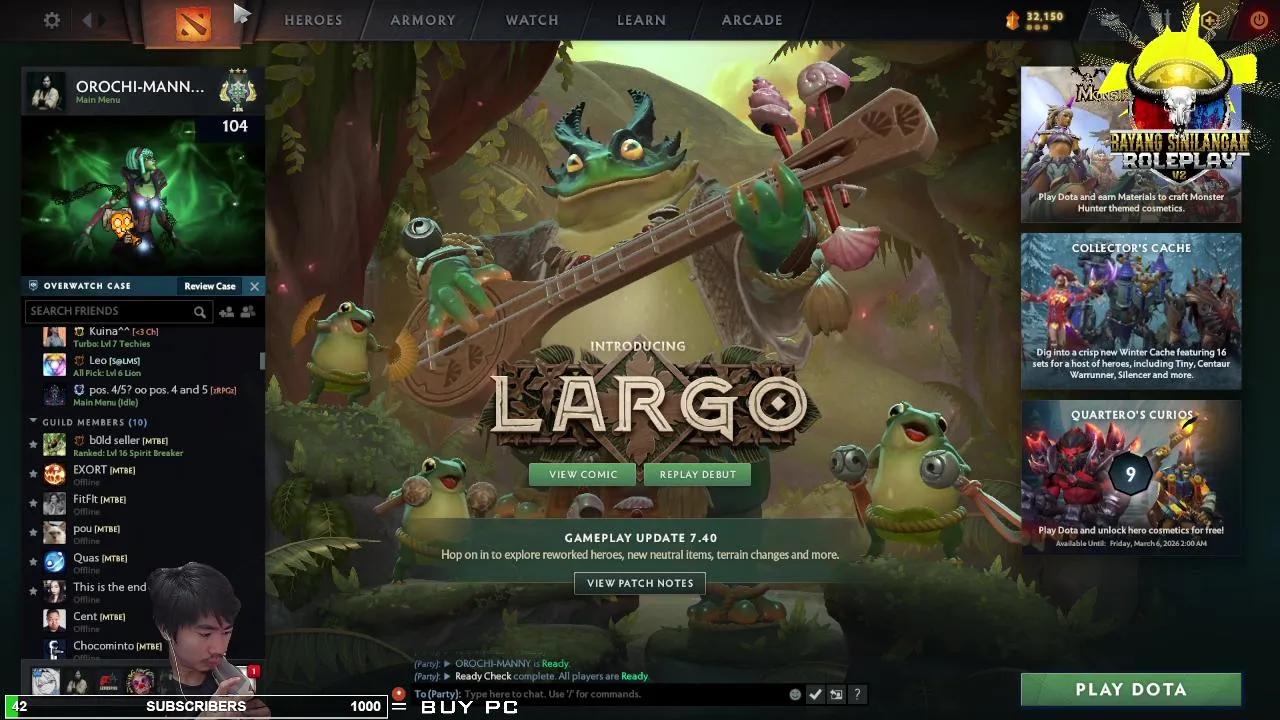The height and width of the screenshot is (720, 1280).
Task: Open the create party group icon
Action: pyautogui.click(x=248, y=311)
